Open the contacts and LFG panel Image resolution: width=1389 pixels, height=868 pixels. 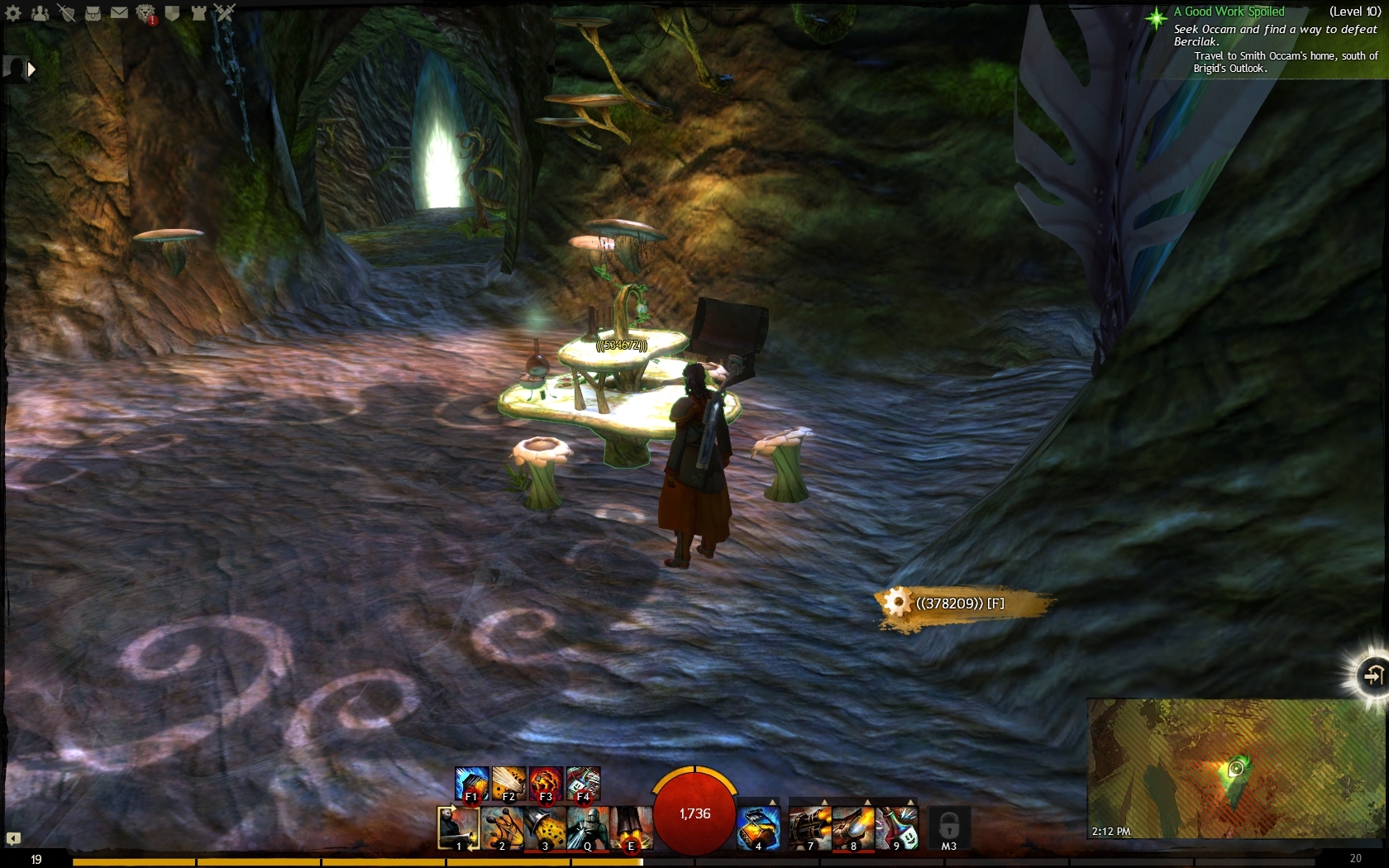(40, 12)
